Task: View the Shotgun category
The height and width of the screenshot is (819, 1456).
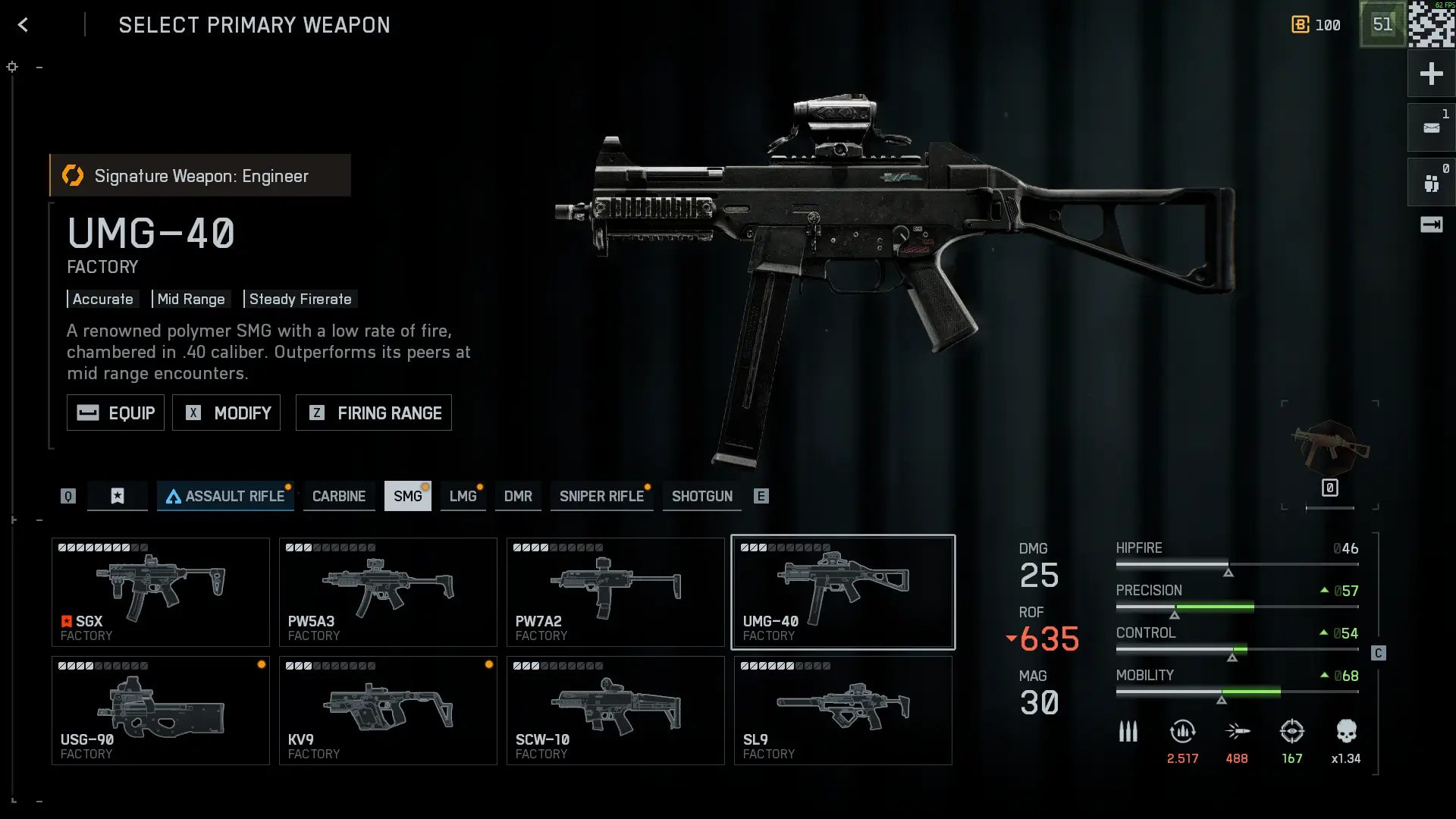Action: pos(701,496)
